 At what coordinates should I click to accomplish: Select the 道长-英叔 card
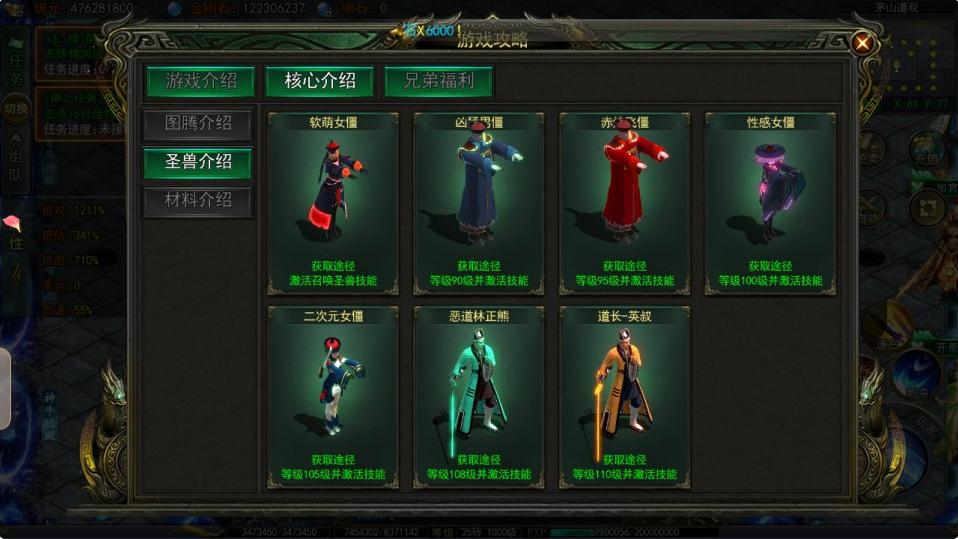coord(625,397)
